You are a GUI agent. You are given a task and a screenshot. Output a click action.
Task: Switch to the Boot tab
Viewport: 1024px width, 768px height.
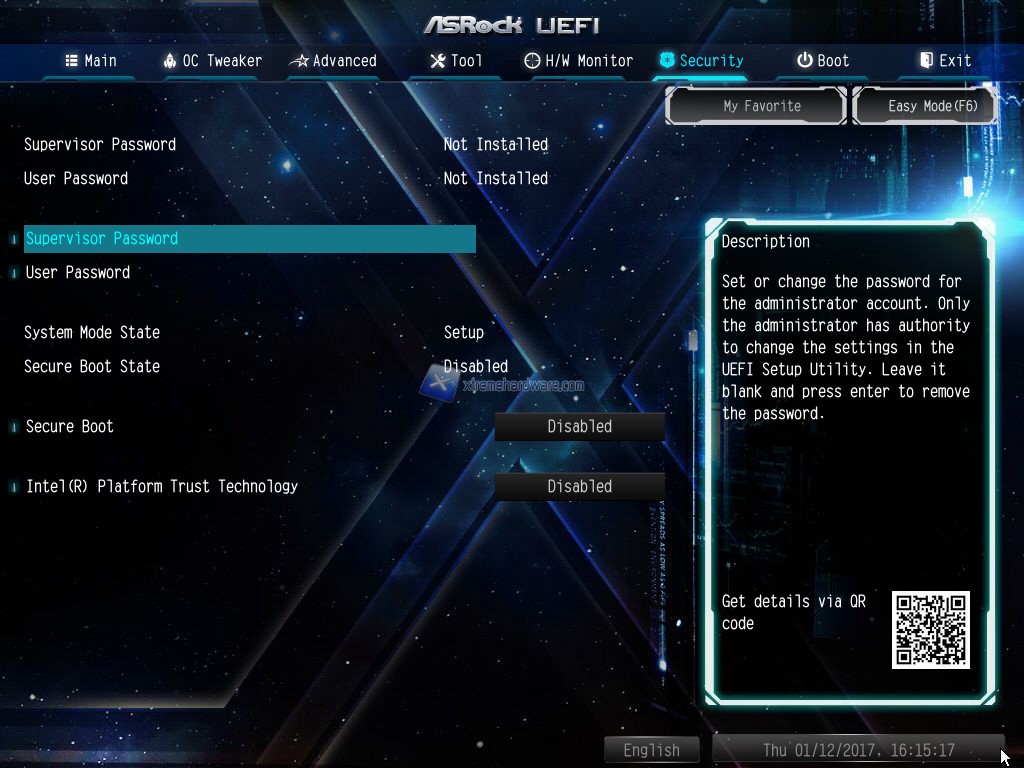pyautogui.click(x=823, y=61)
